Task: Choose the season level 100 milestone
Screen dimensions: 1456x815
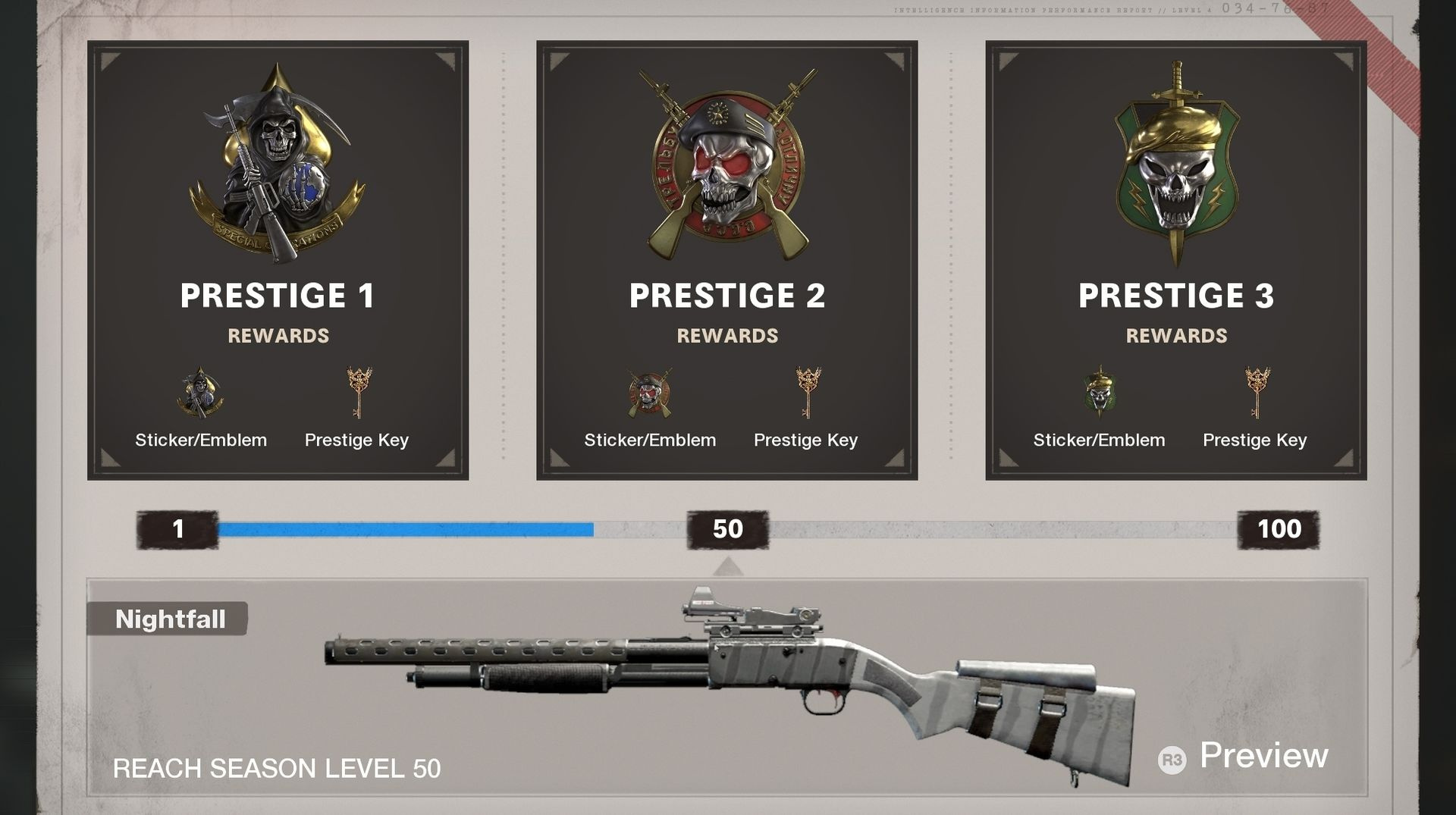Action: pos(1279,529)
